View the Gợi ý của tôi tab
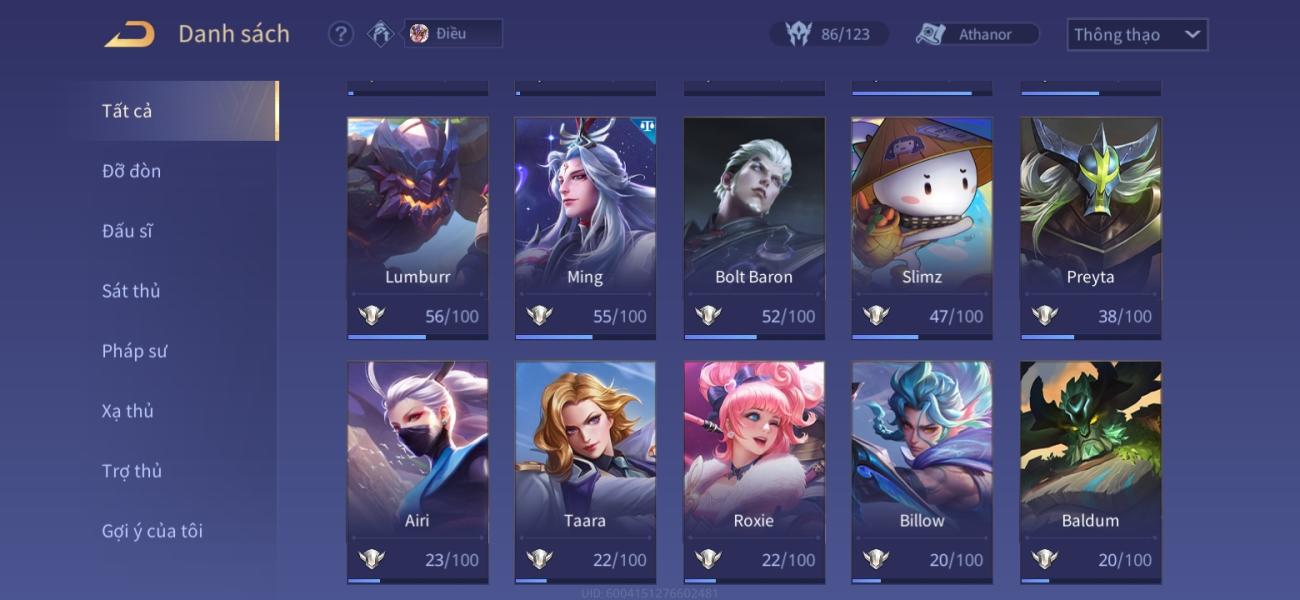Screen dimensions: 1300x600 152,531
